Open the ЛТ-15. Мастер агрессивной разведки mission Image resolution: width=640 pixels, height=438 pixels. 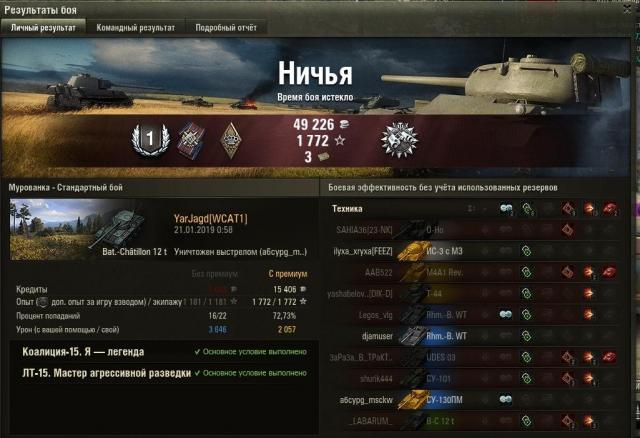tap(106, 373)
